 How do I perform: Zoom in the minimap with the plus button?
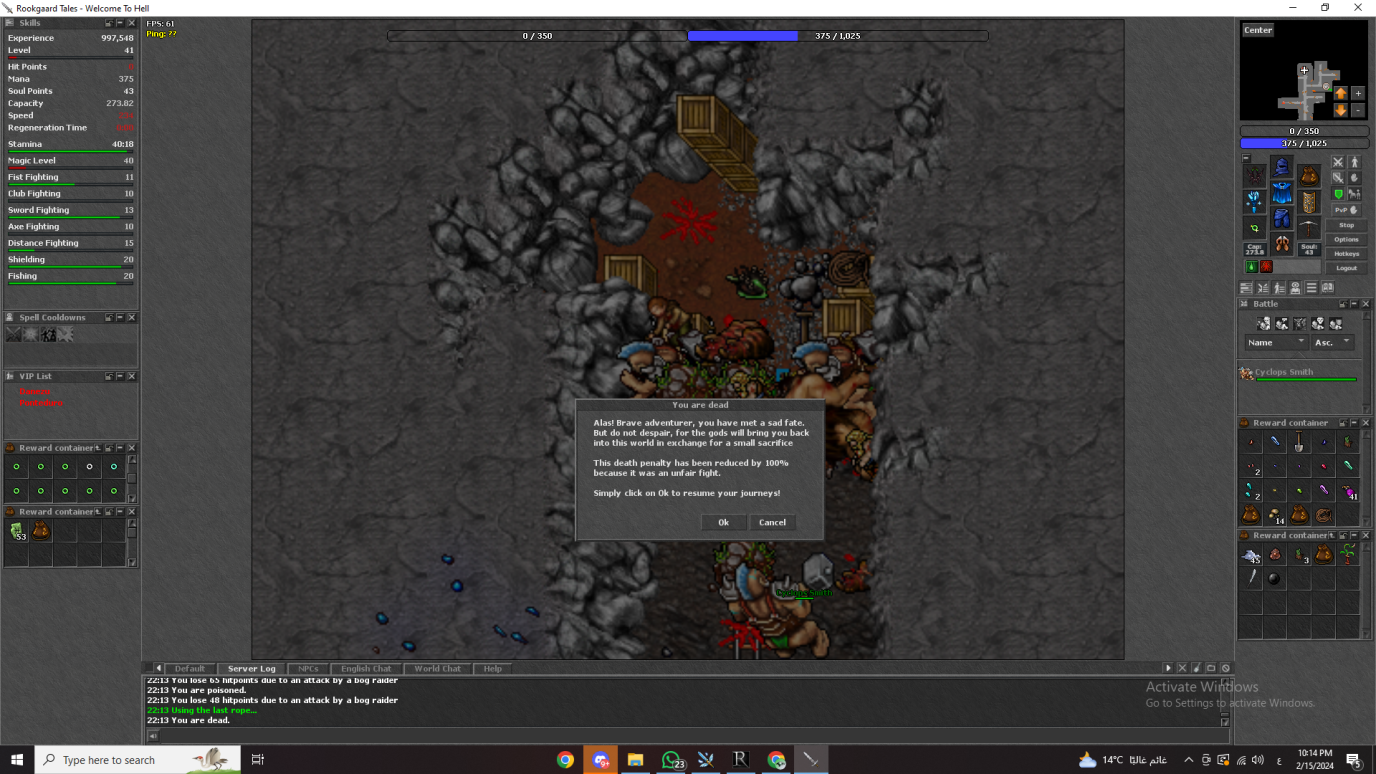coord(1358,93)
